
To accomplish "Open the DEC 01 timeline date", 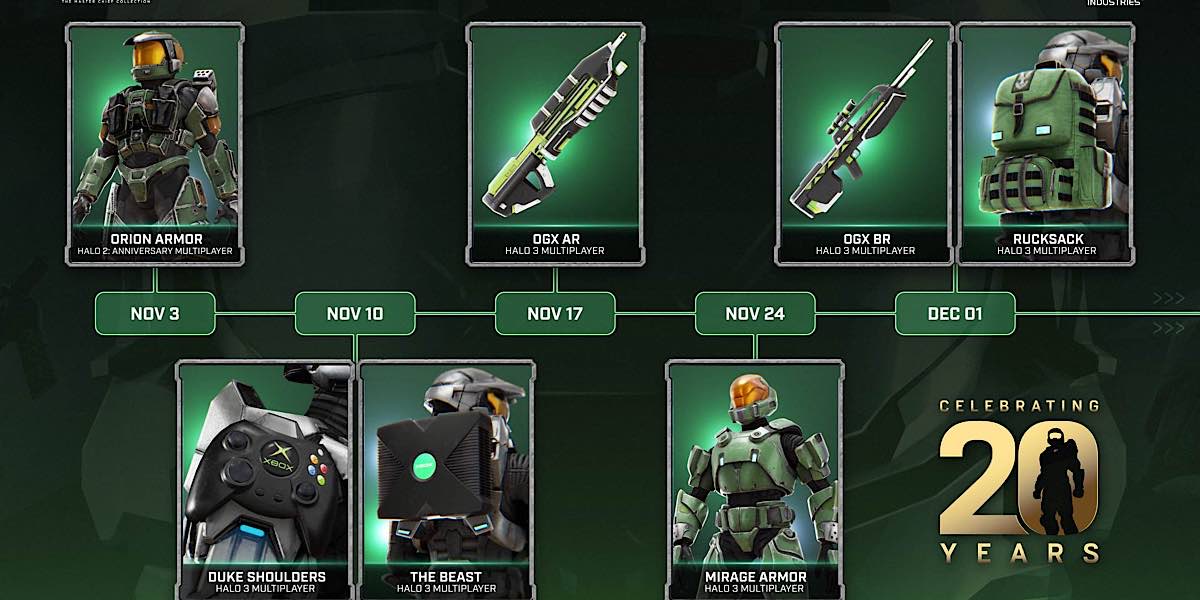I will pos(955,314).
